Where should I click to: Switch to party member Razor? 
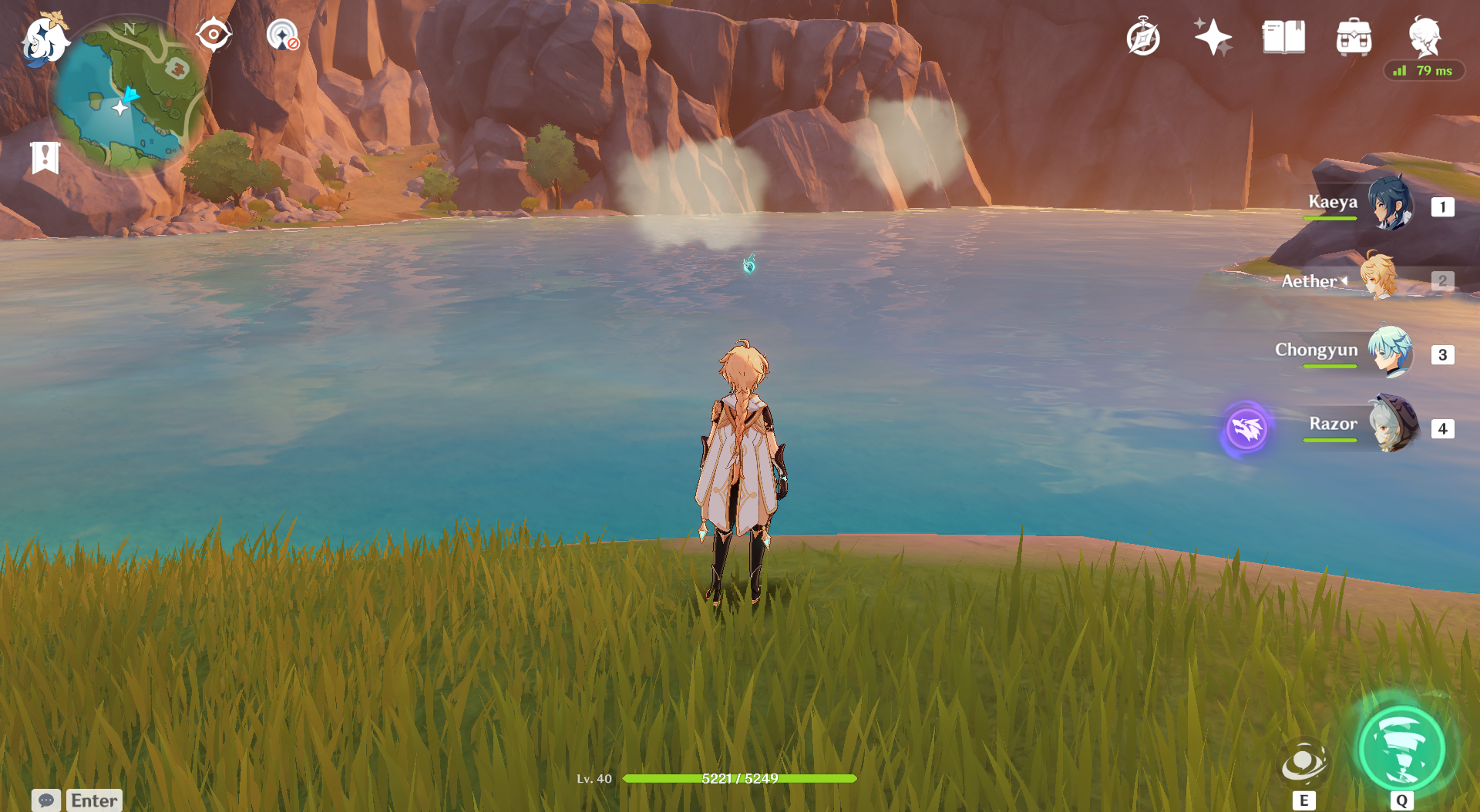(1392, 424)
